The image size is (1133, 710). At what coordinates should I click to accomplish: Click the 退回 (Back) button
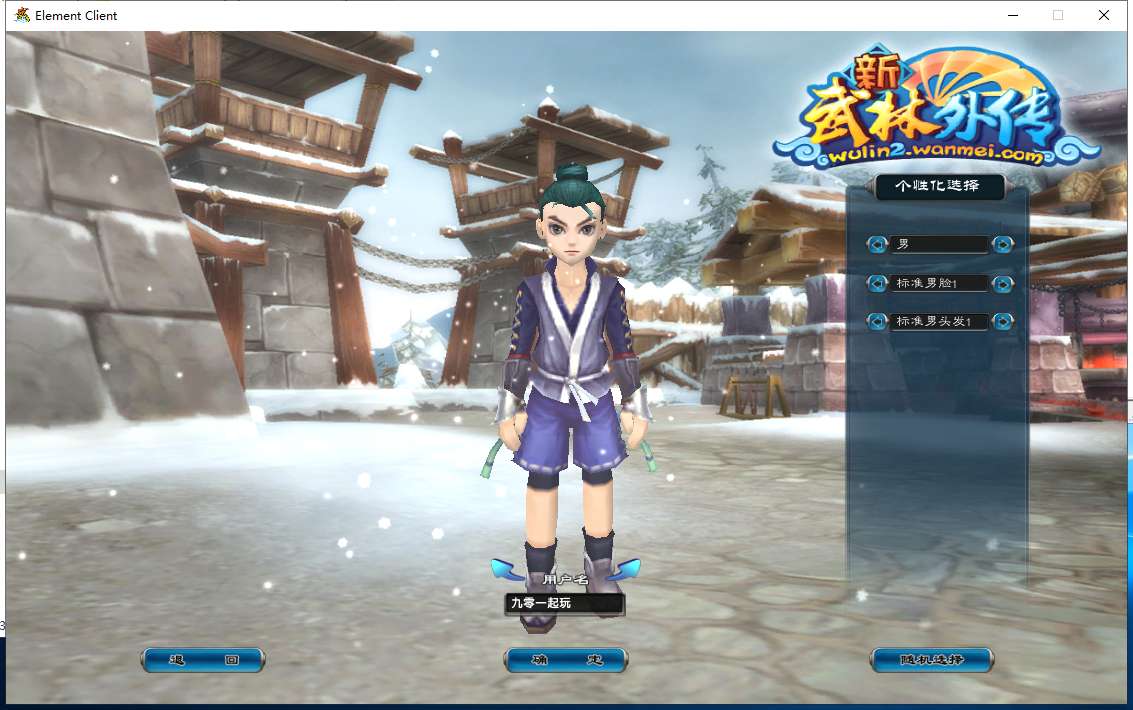[203, 660]
